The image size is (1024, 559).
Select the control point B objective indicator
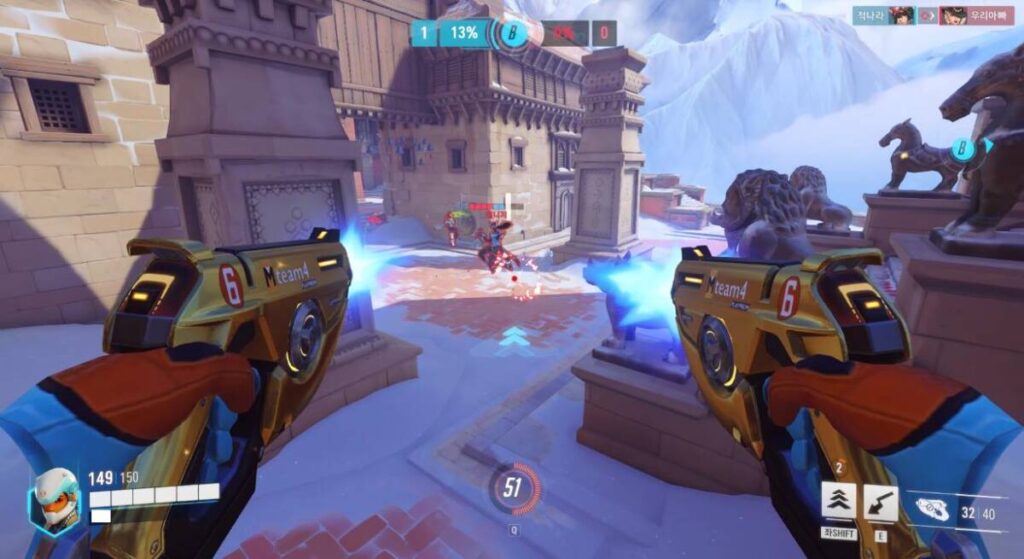click(514, 33)
